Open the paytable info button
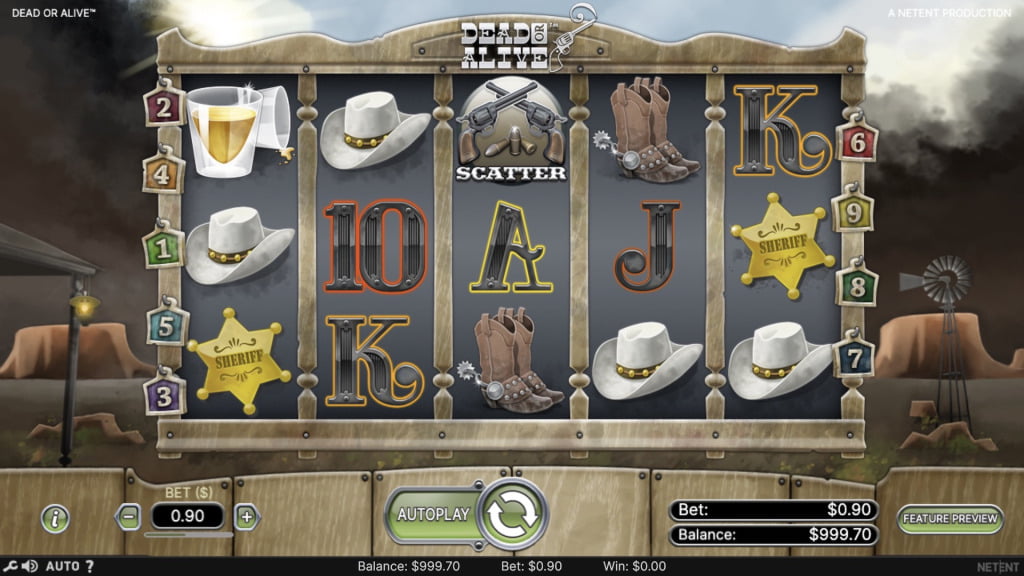Viewport: 1024px width, 576px height. [56, 518]
